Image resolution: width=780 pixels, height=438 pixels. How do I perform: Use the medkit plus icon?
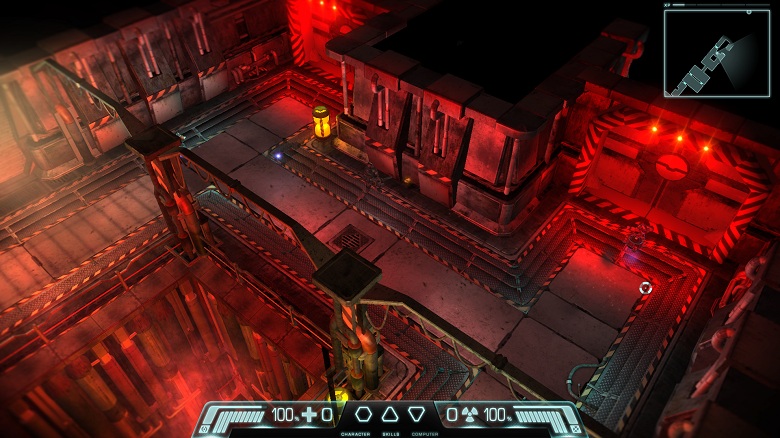click(x=310, y=414)
